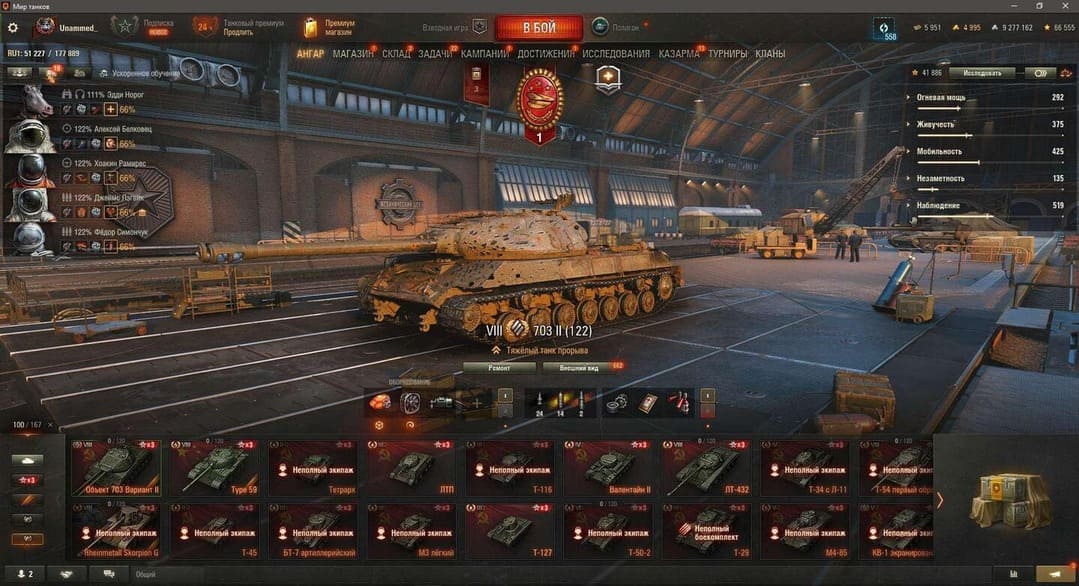Open game settings gear icon
The height and width of the screenshot is (586, 1079).
(x=13, y=28)
